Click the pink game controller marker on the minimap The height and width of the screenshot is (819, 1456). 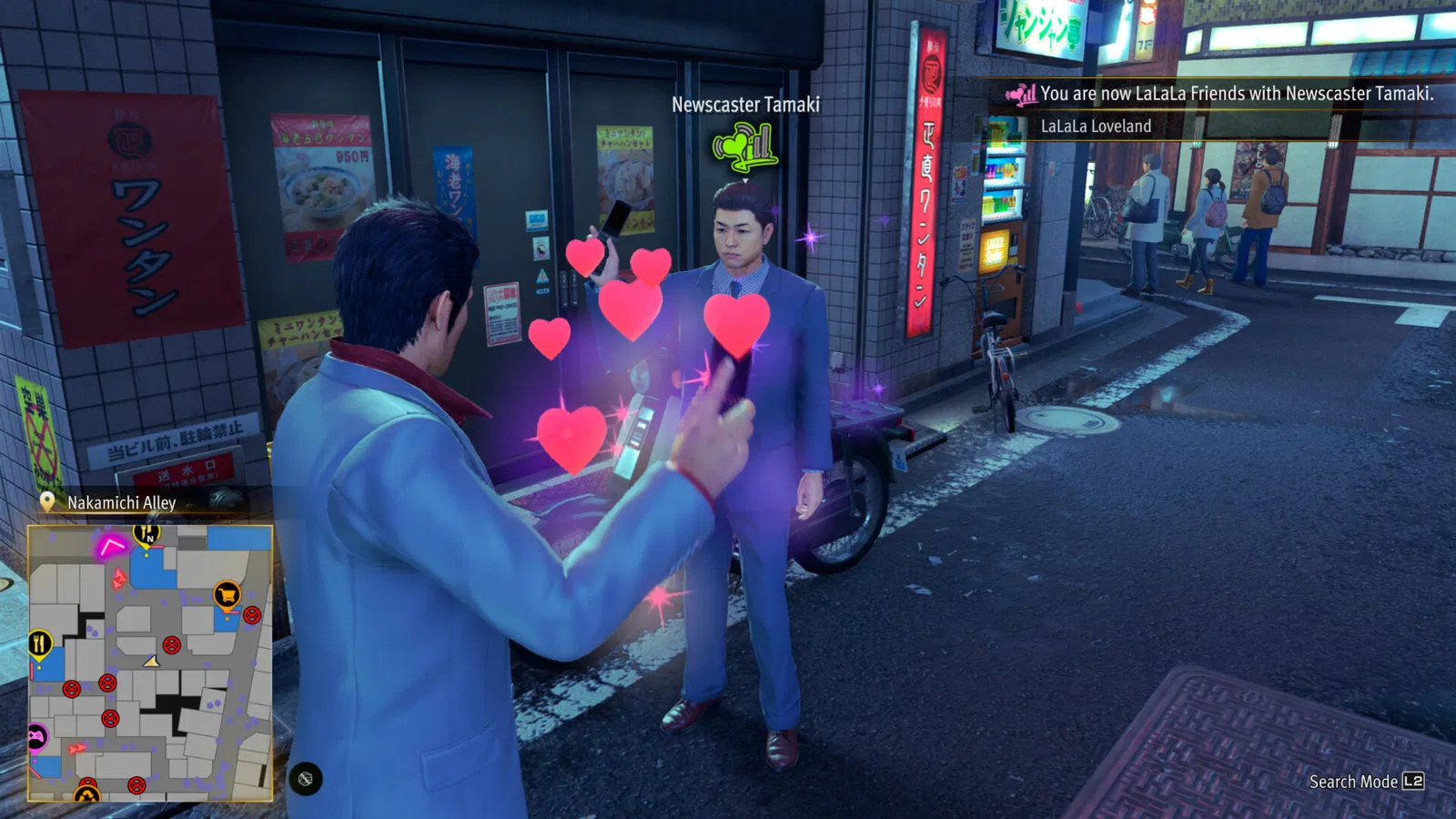pos(36,733)
